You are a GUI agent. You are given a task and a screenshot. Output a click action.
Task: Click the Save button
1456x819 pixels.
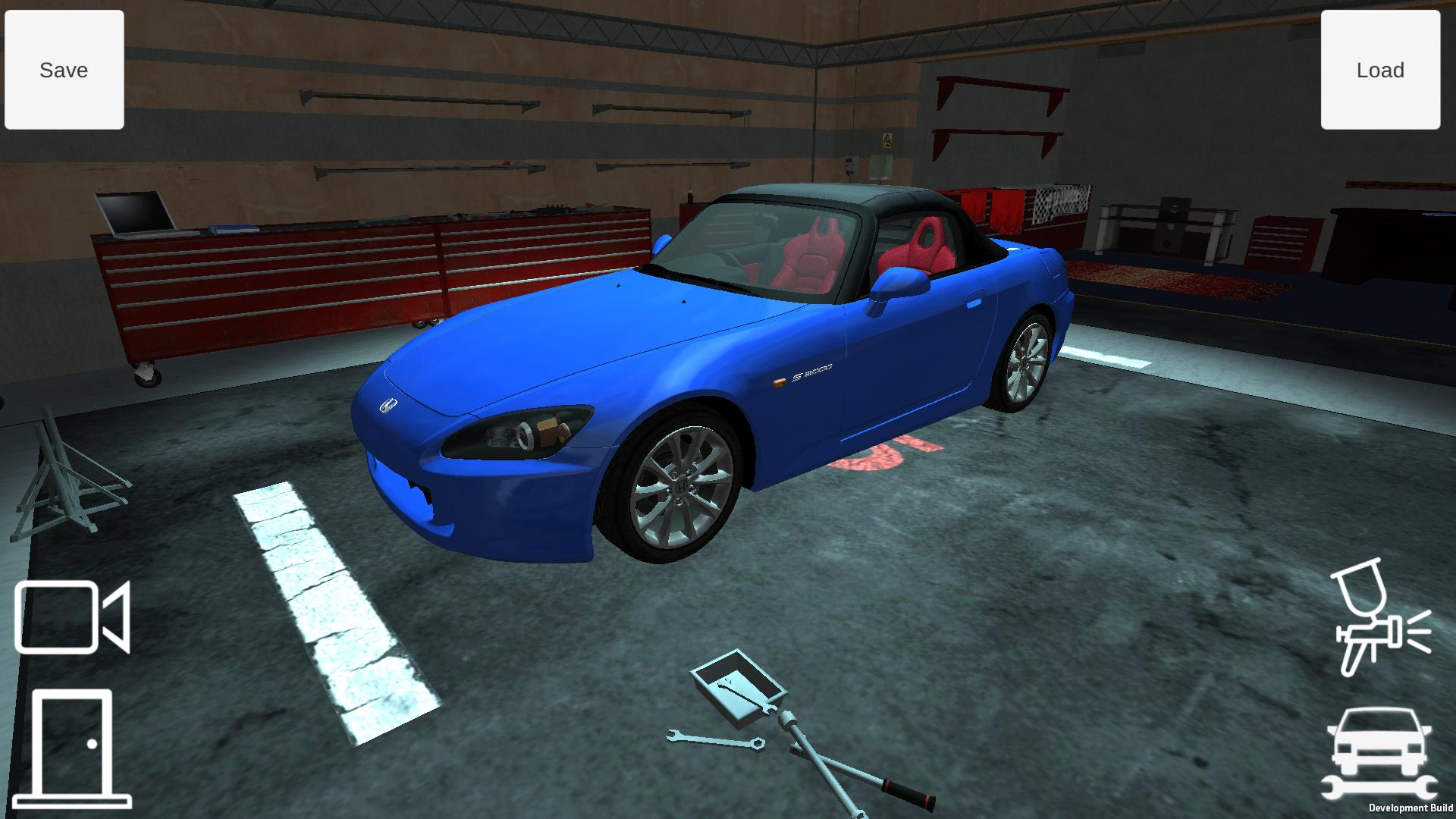coord(63,70)
